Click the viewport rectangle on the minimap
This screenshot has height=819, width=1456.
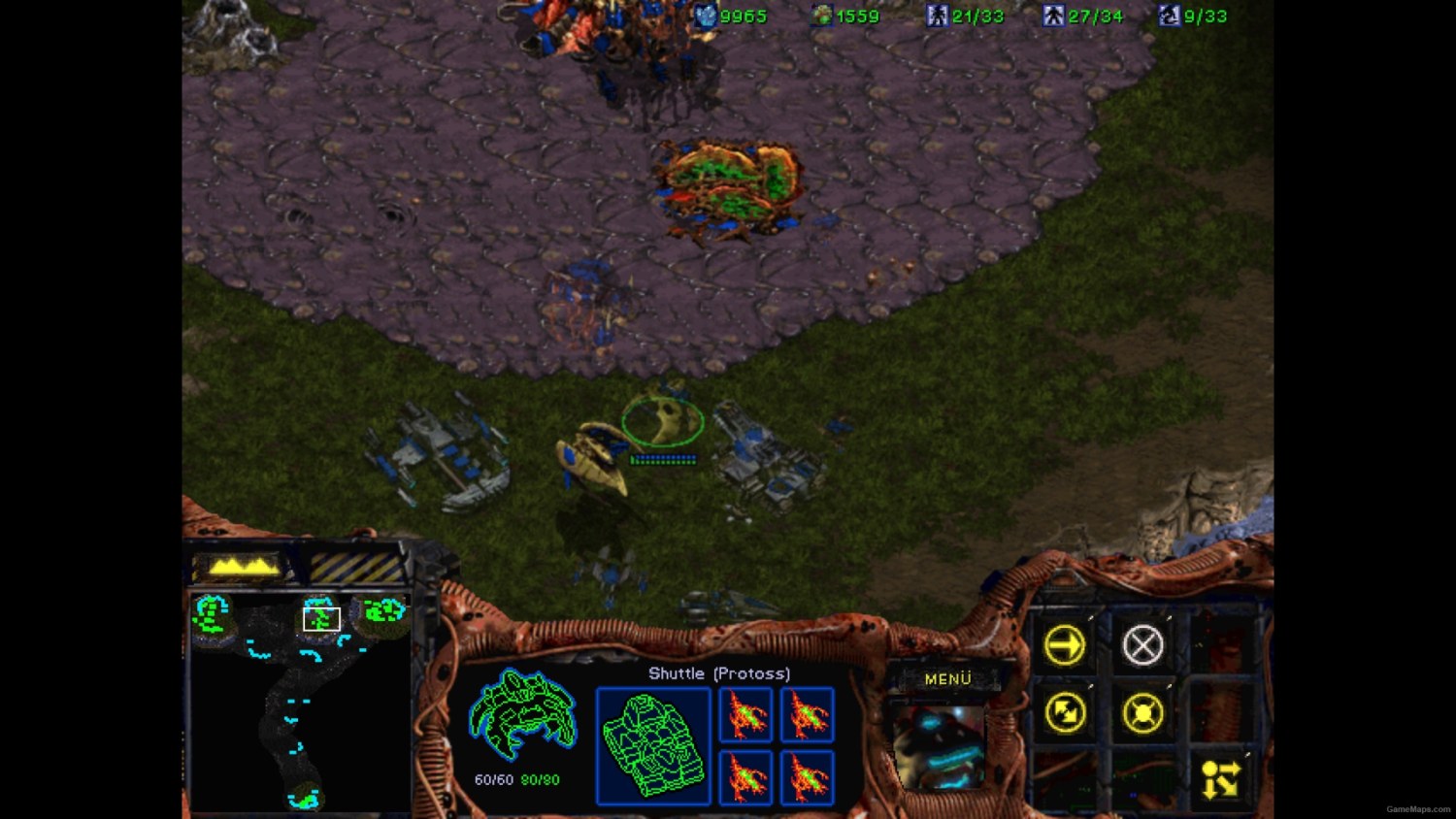coord(322,617)
